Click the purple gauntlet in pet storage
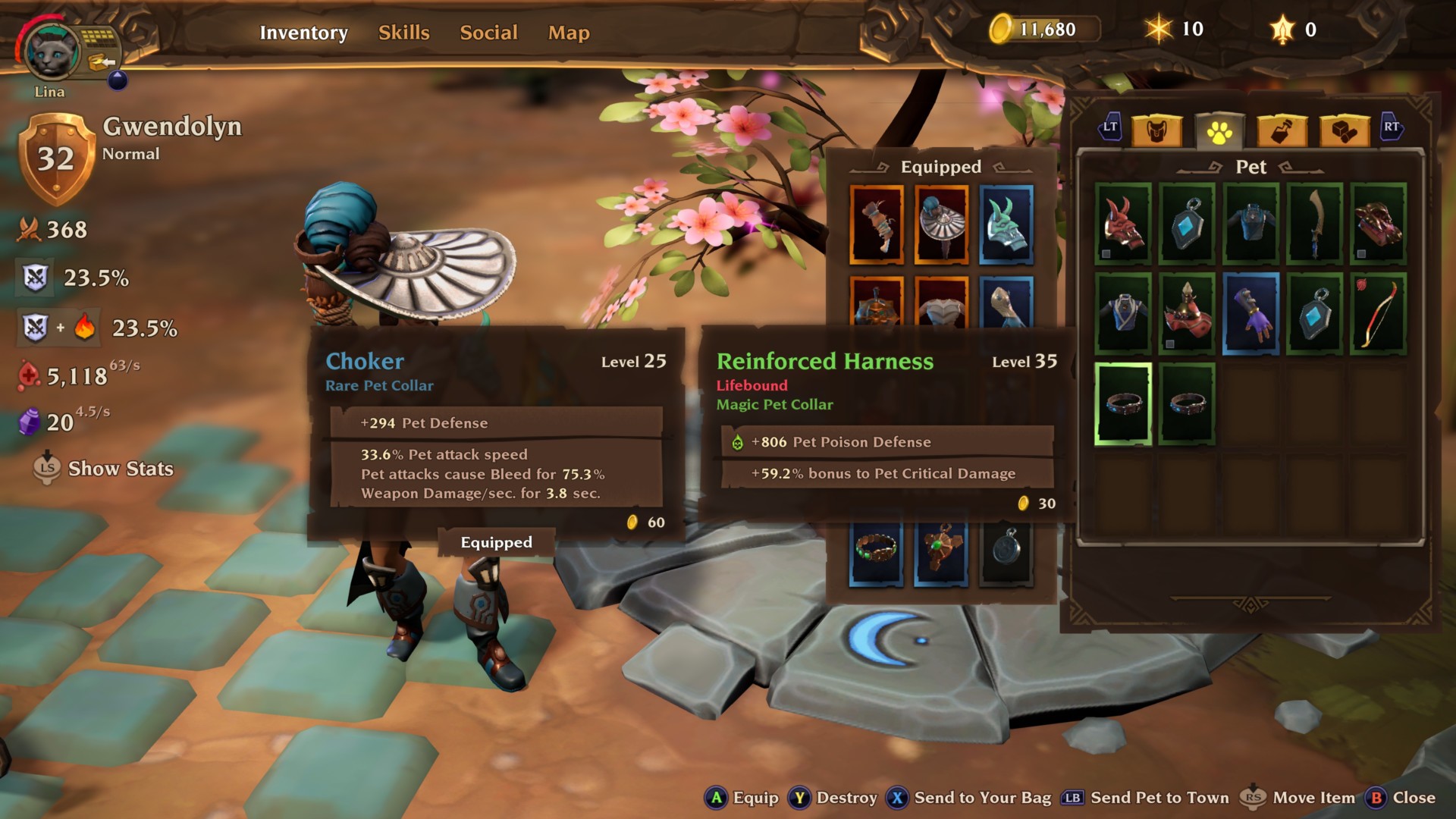The image size is (1456, 819). point(1251,316)
